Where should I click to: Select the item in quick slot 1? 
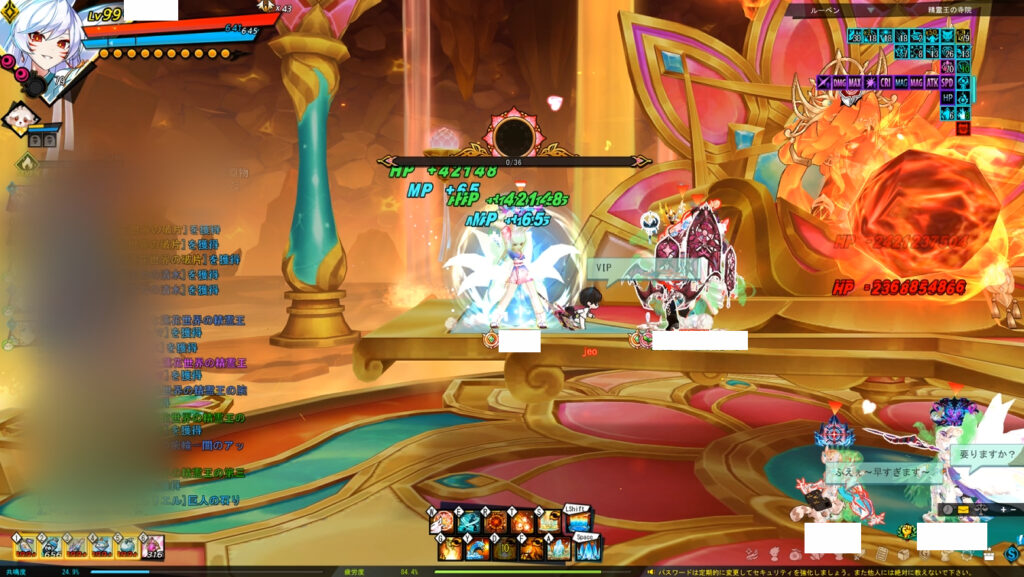pyautogui.click(x=23, y=546)
